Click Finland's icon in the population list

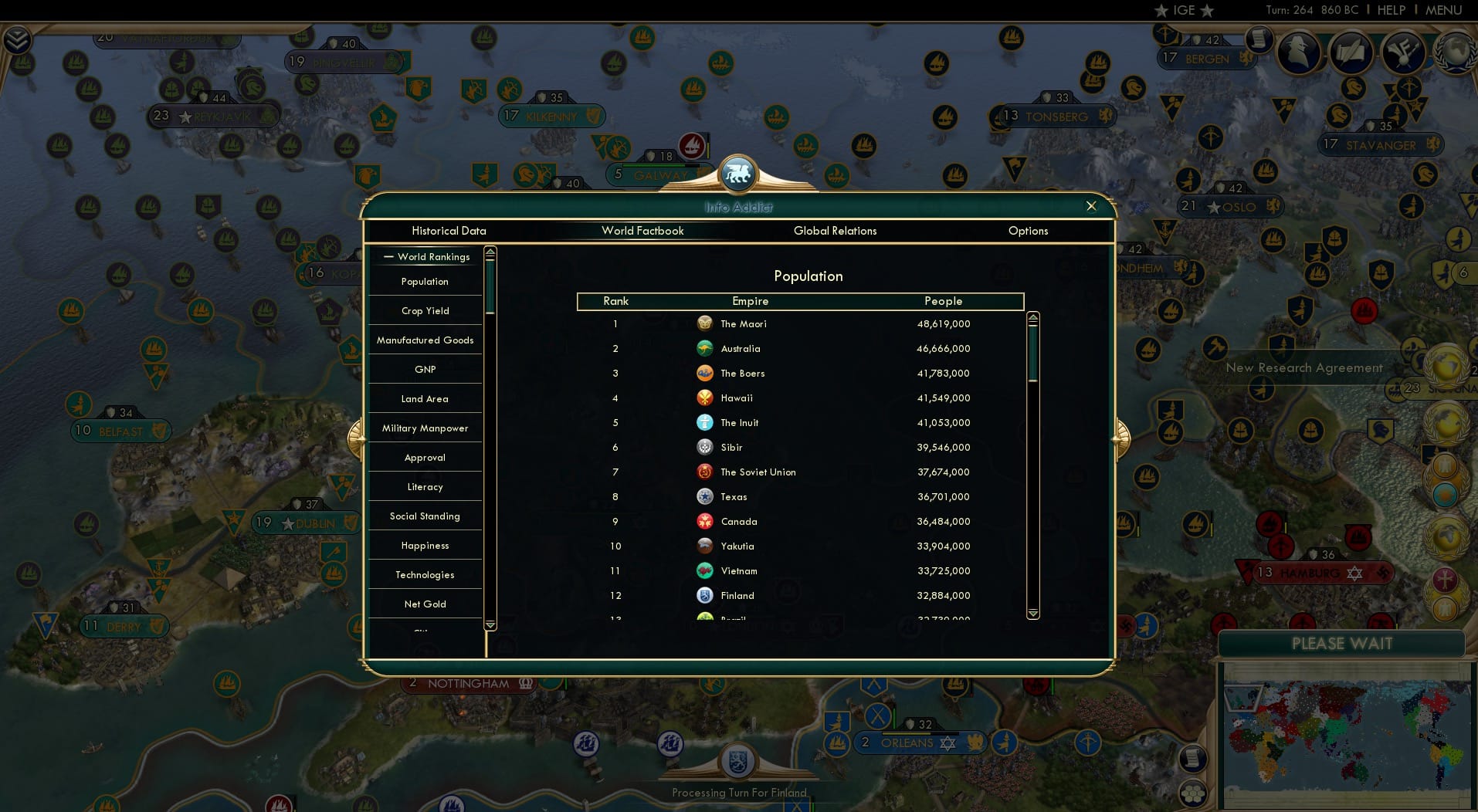(x=705, y=595)
